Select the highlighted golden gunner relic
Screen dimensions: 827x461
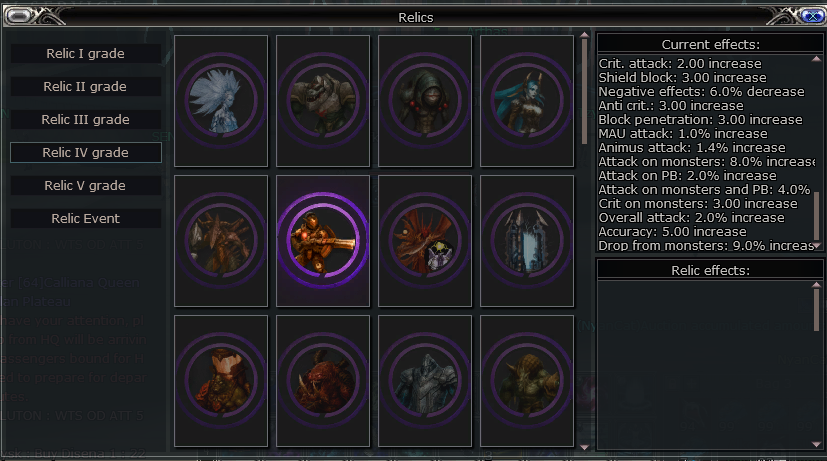click(x=323, y=240)
